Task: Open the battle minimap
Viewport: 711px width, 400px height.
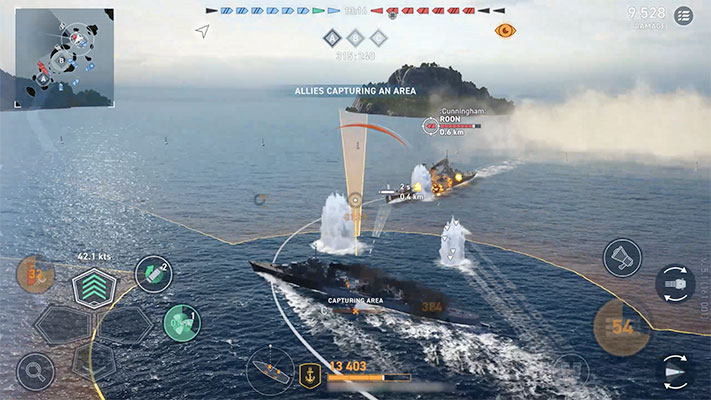Action: [x=58, y=57]
